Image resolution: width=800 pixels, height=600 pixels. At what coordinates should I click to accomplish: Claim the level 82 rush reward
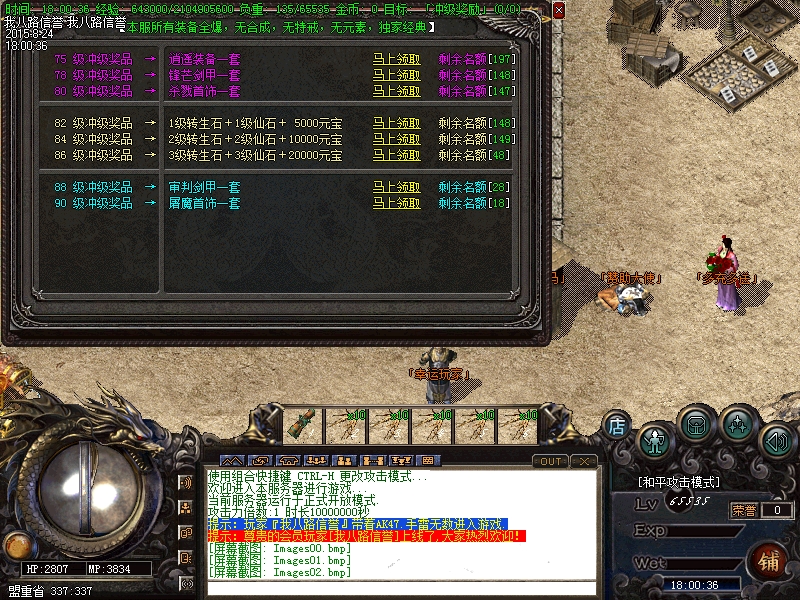[x=396, y=123]
